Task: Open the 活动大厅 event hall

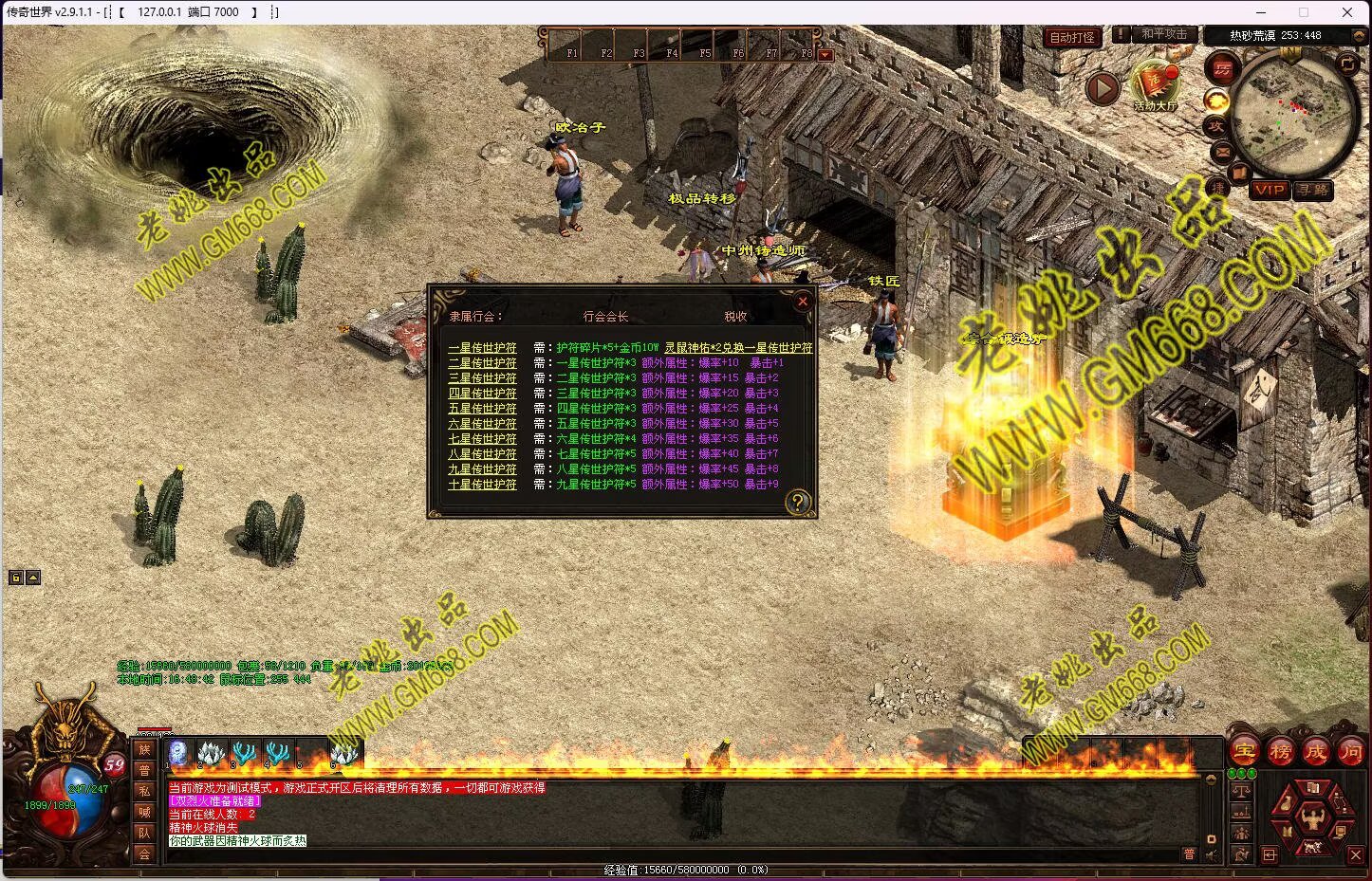Action: pos(1155,85)
